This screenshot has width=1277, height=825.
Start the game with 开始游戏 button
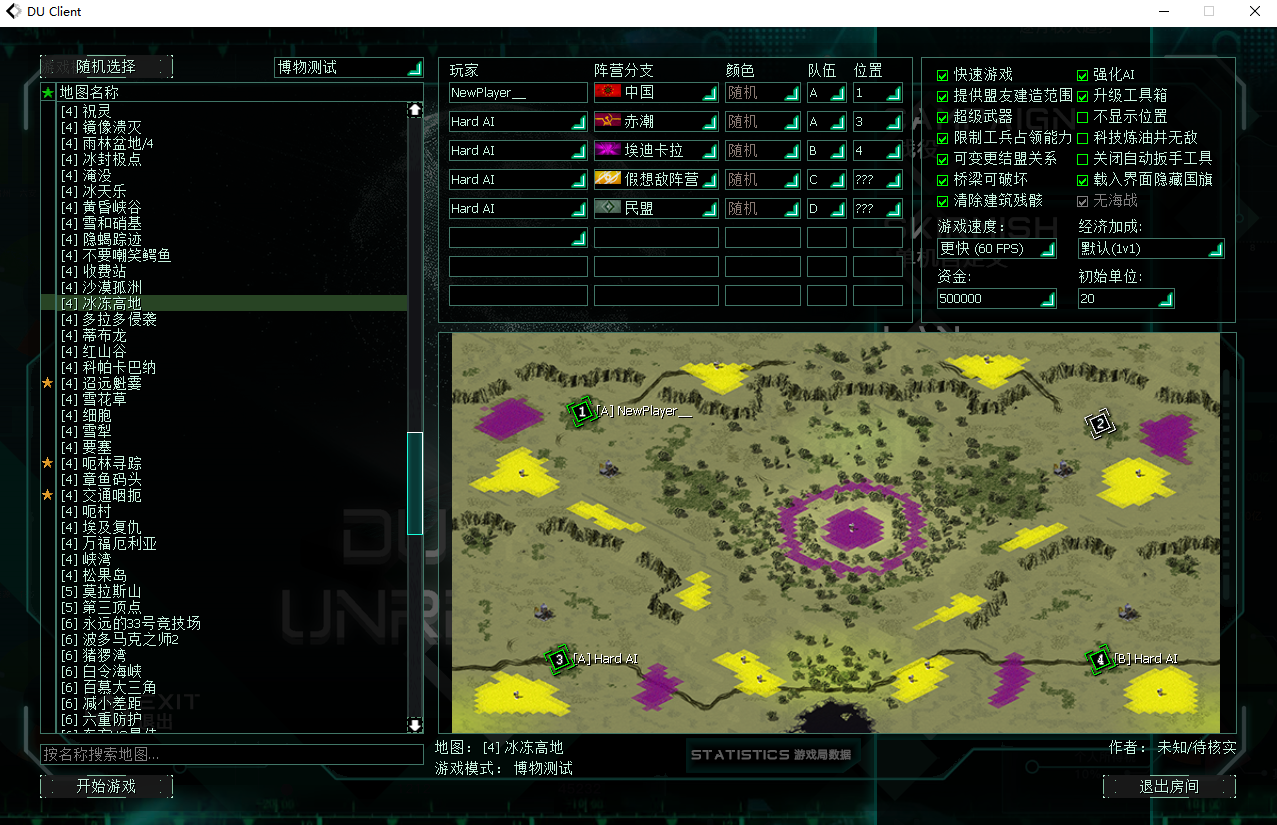[x=106, y=786]
